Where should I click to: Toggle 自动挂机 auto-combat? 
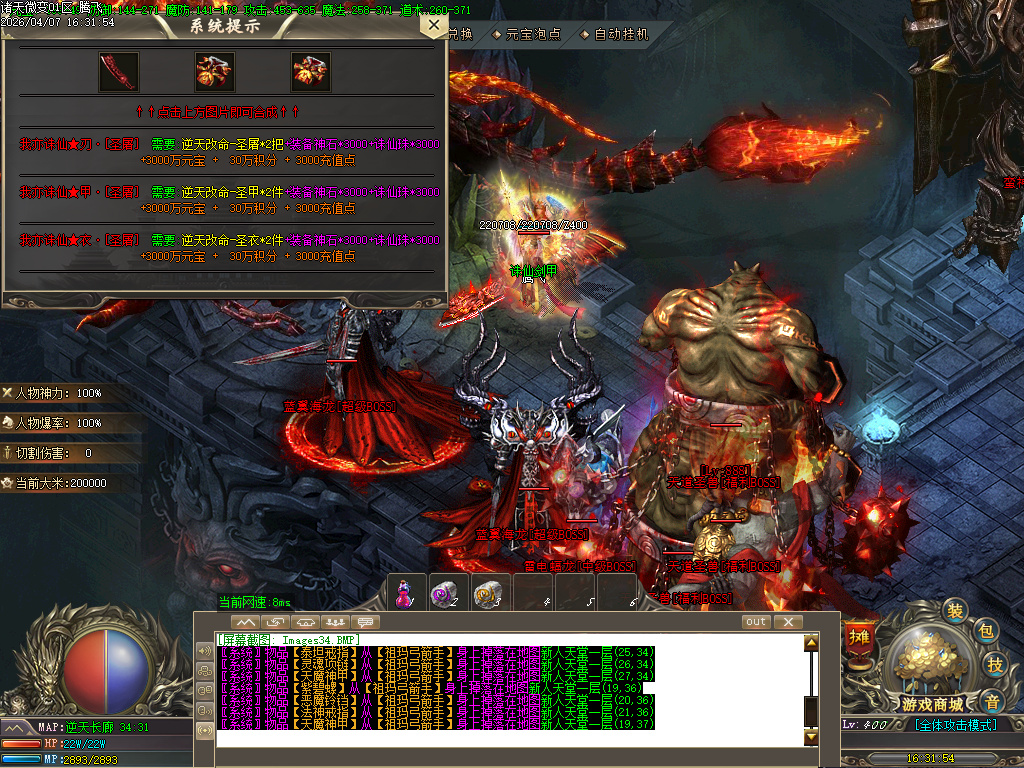point(621,34)
